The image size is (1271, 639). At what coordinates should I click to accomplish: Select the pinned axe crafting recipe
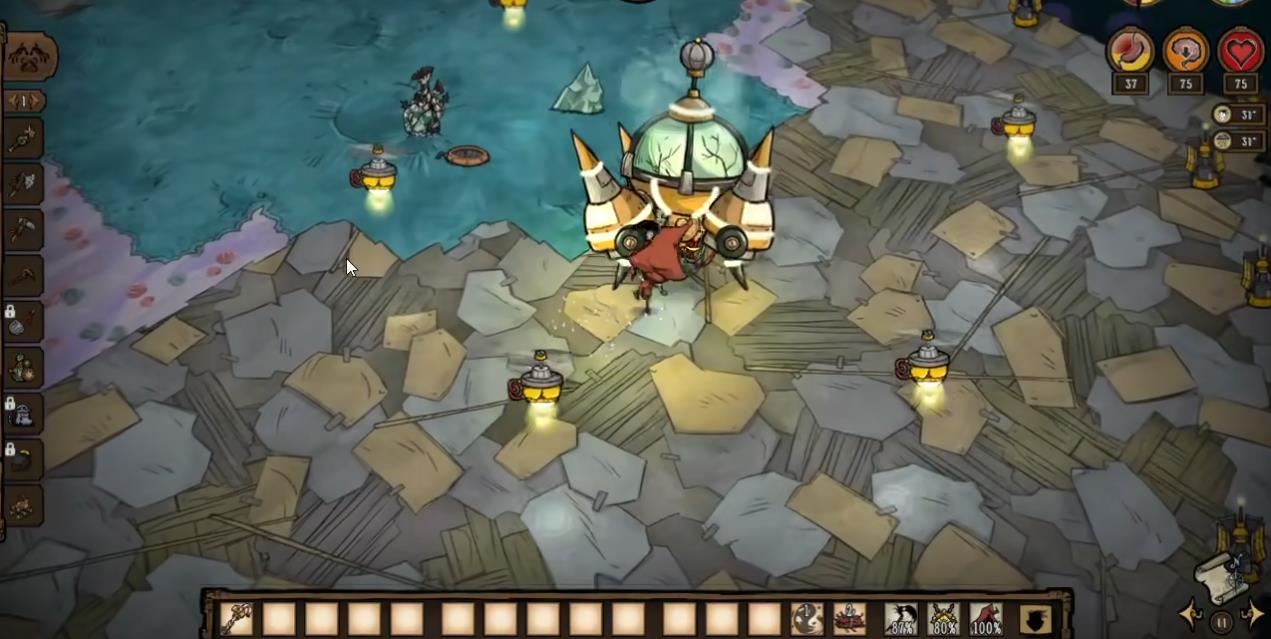click(22, 183)
